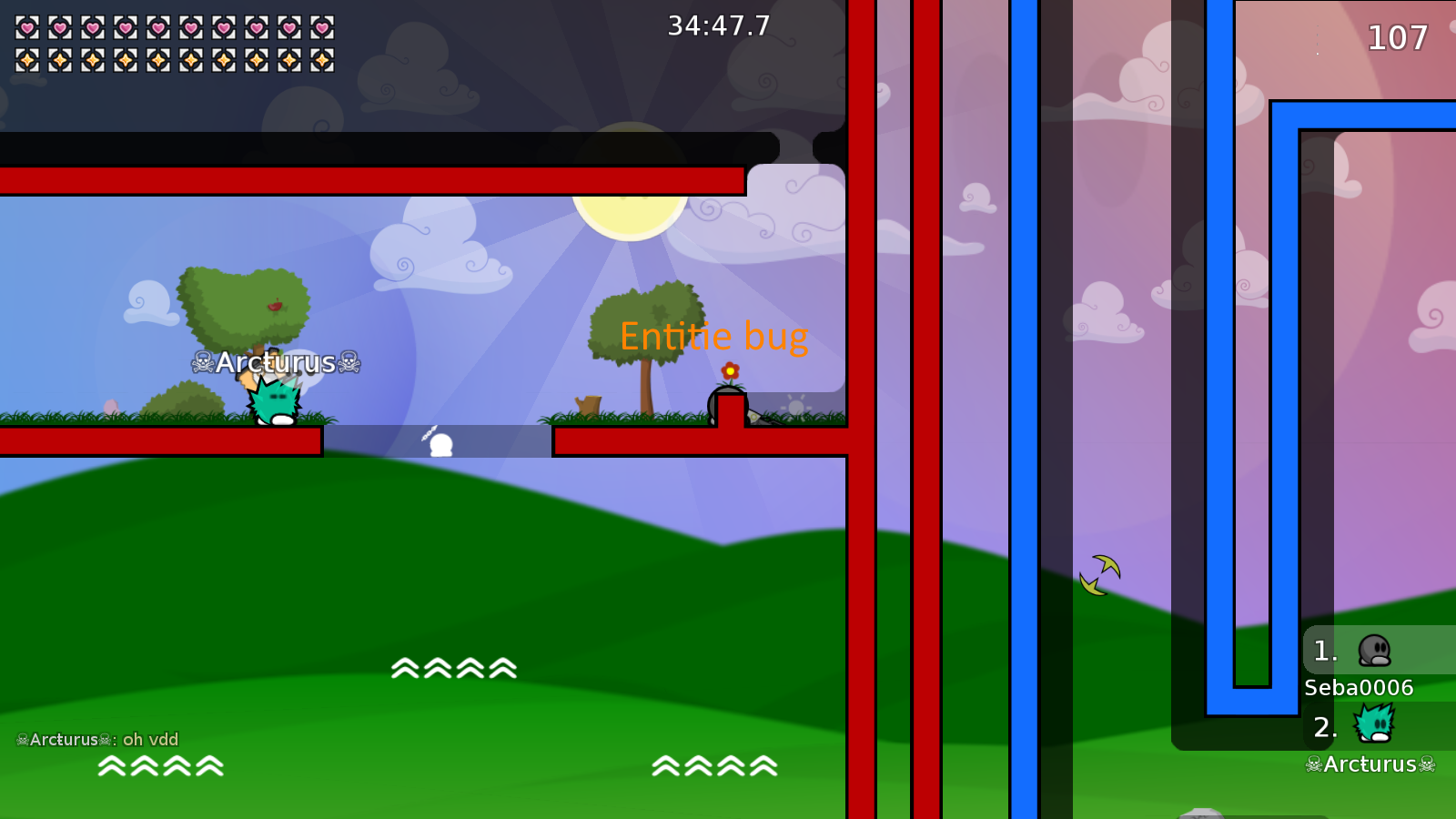Click the triple chevron arrows on the left hill

[161, 767]
